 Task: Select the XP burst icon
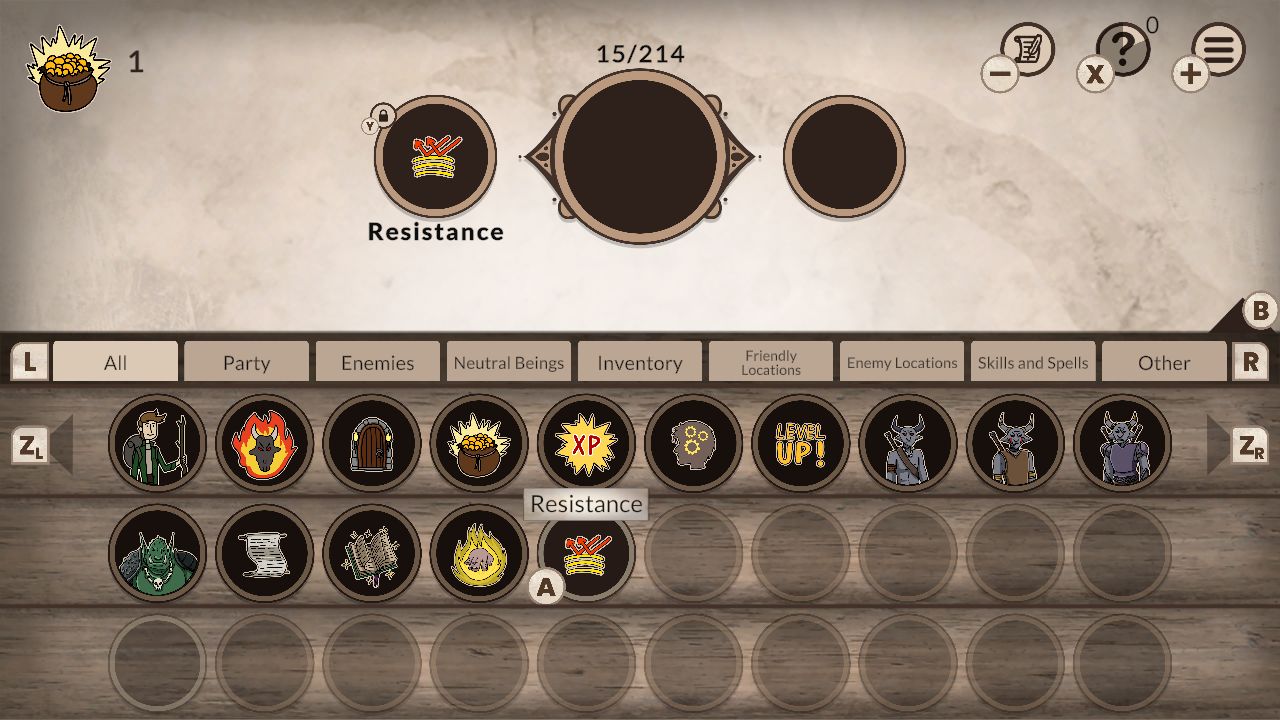[587, 443]
